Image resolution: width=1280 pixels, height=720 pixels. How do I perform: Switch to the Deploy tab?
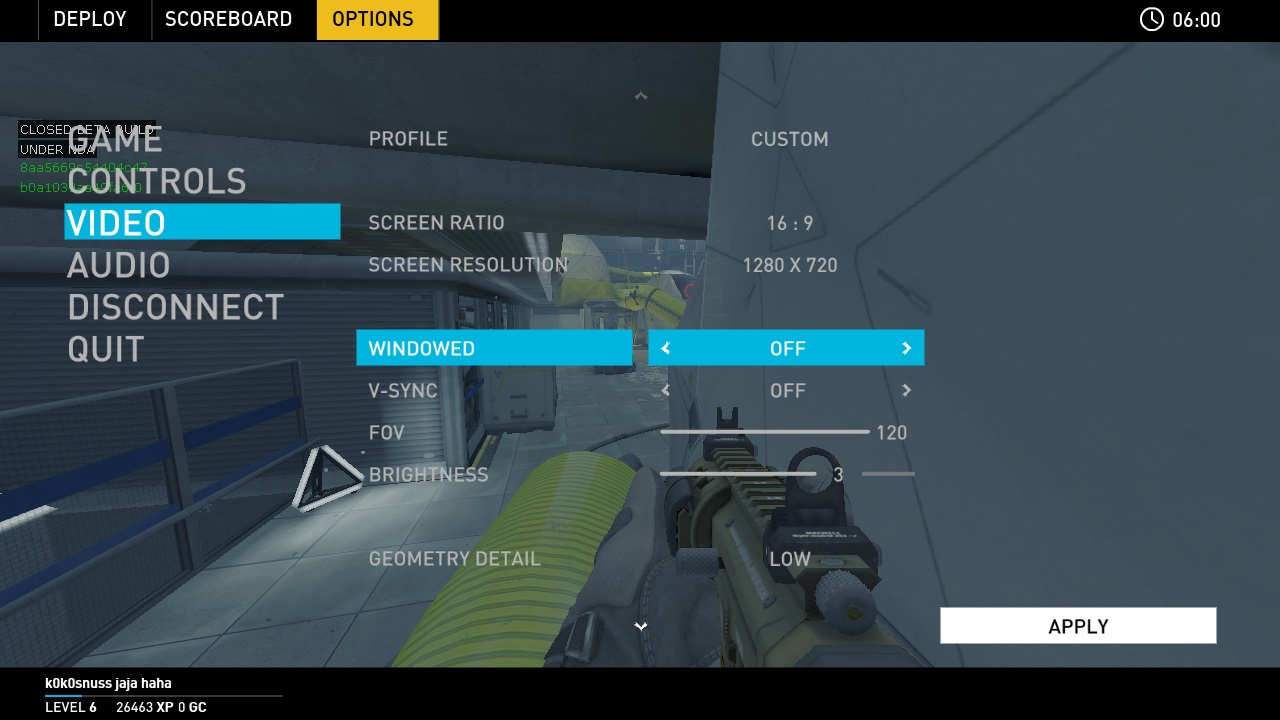[x=90, y=19]
